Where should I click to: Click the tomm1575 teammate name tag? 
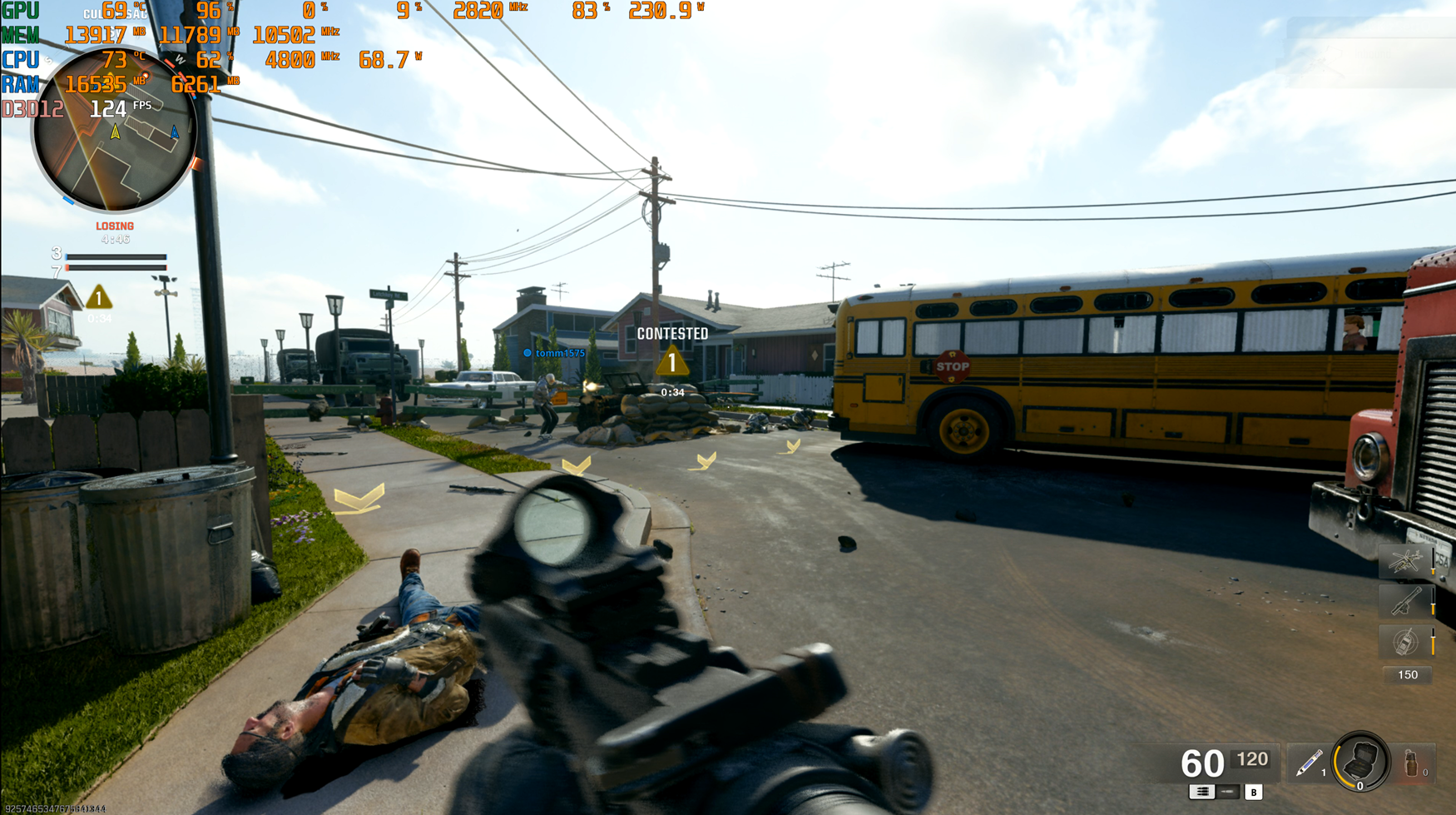tap(559, 353)
